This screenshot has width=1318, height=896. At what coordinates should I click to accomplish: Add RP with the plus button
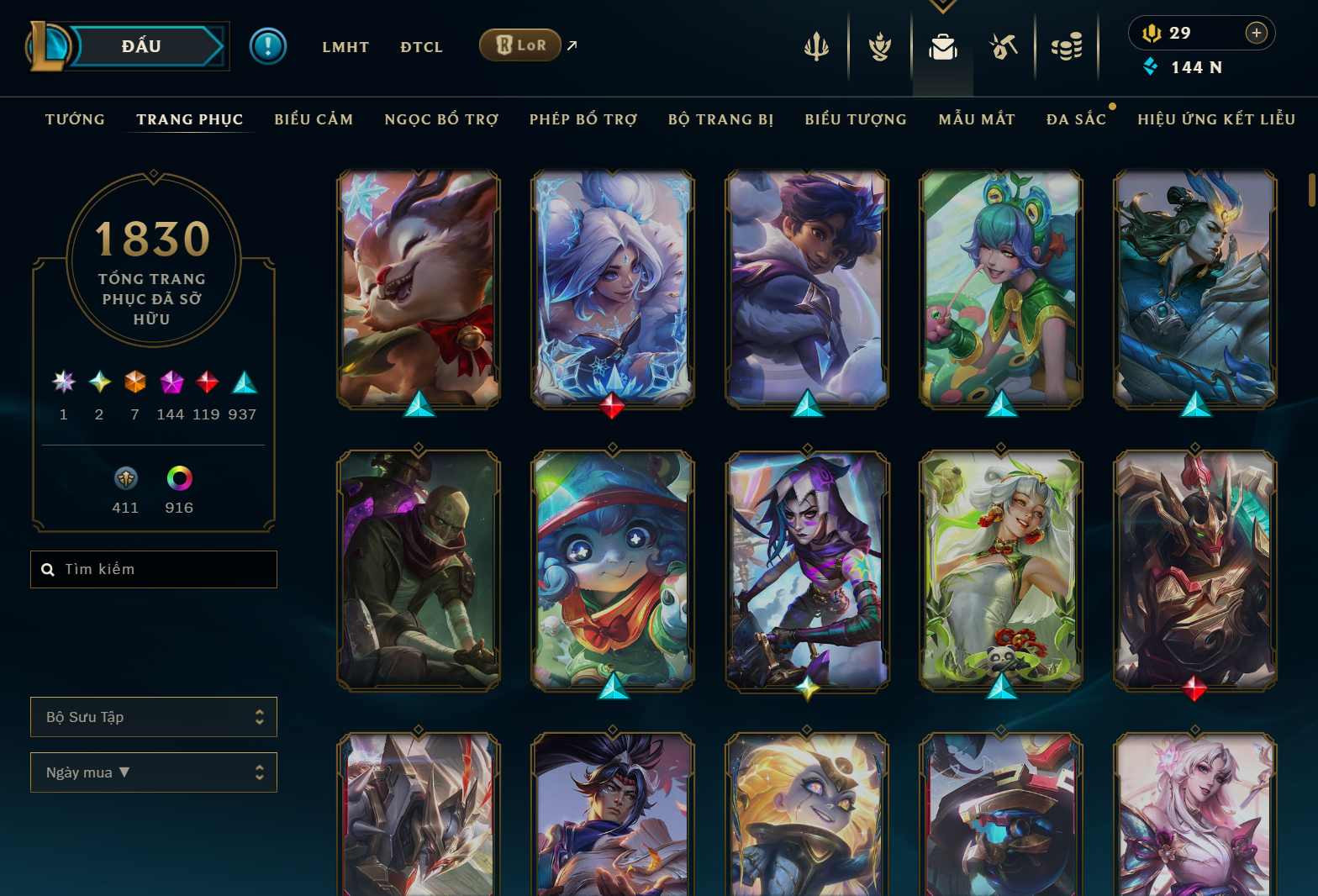pos(1256,33)
